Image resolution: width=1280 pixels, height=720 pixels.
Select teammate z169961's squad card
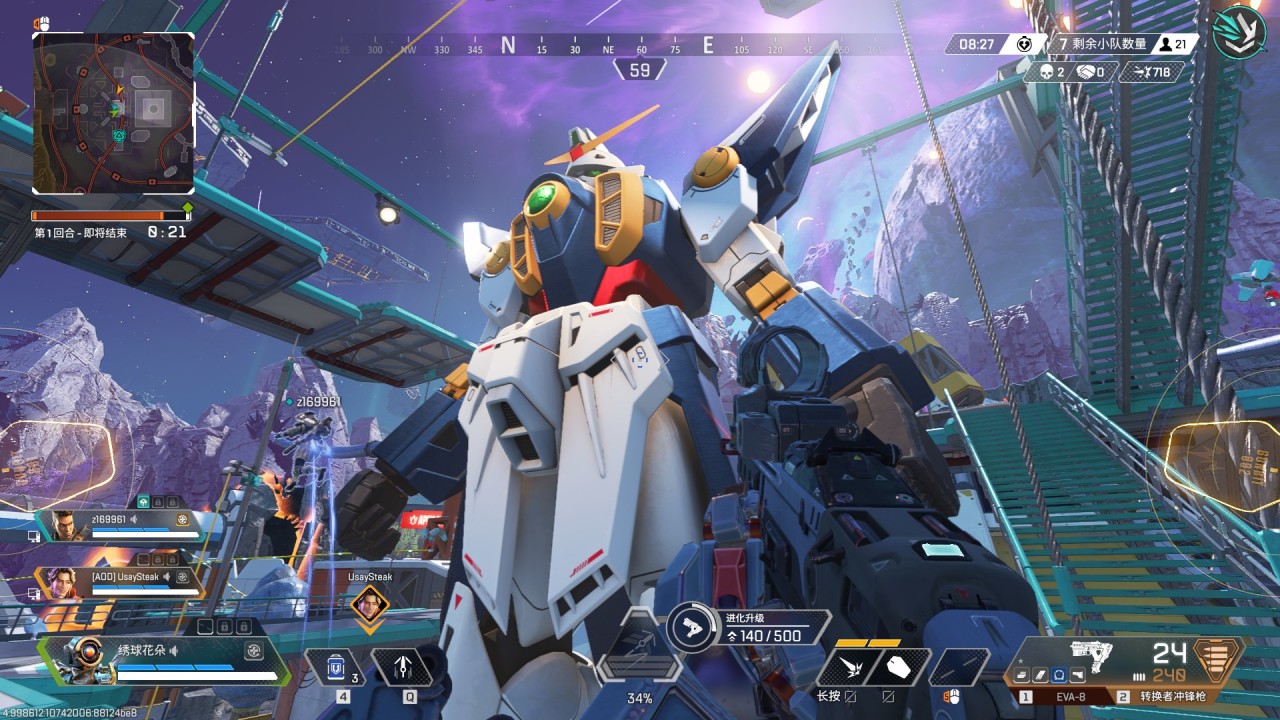pyautogui.click(x=118, y=525)
